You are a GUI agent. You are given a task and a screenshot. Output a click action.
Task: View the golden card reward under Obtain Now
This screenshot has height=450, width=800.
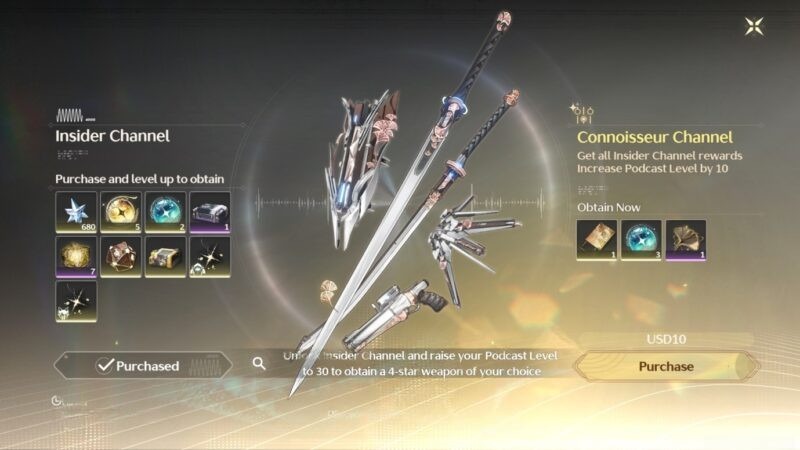click(x=597, y=240)
